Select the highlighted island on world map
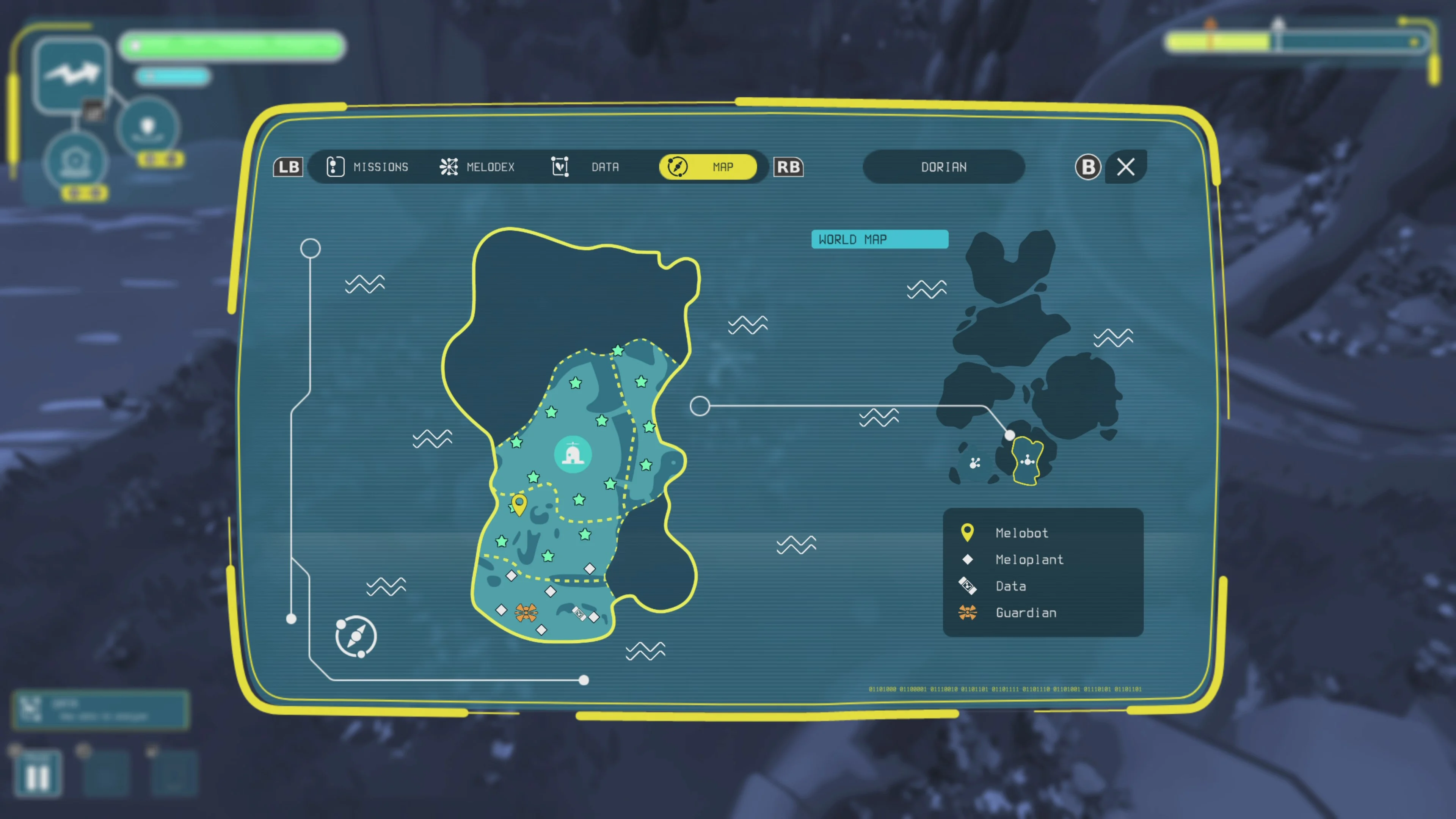The image size is (1456, 819). coord(1027,461)
